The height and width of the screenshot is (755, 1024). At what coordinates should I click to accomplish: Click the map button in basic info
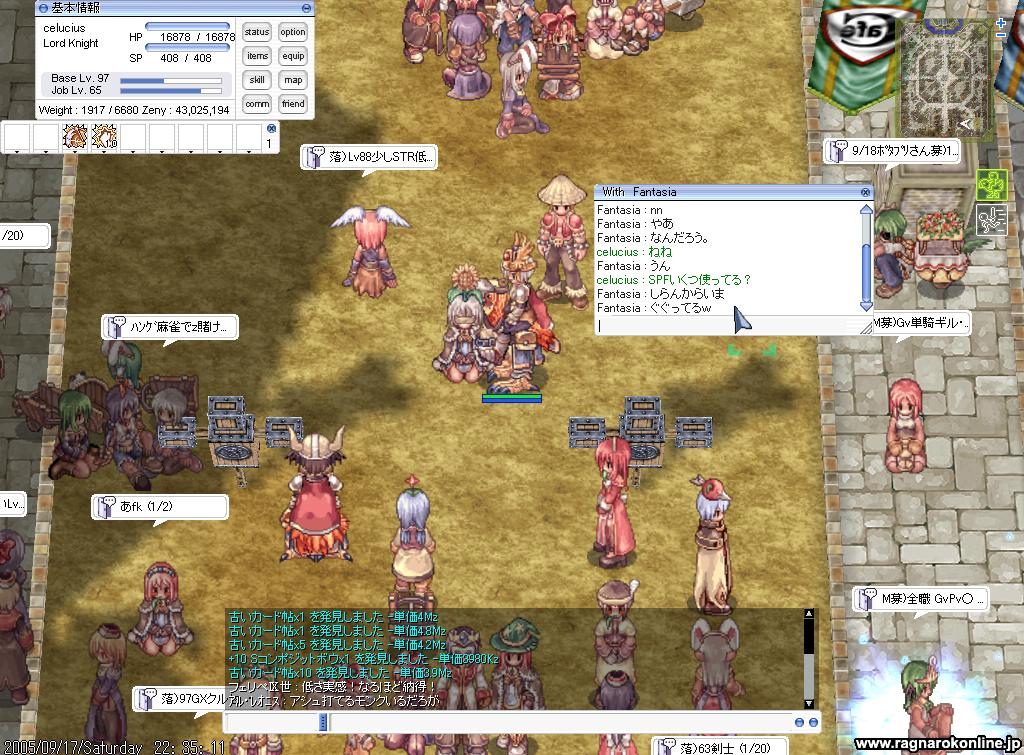(x=293, y=80)
